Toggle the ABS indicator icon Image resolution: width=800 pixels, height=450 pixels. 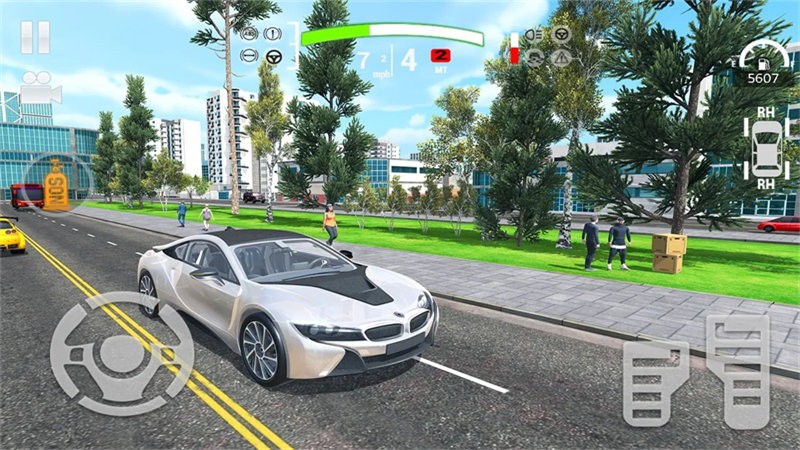click(x=250, y=34)
